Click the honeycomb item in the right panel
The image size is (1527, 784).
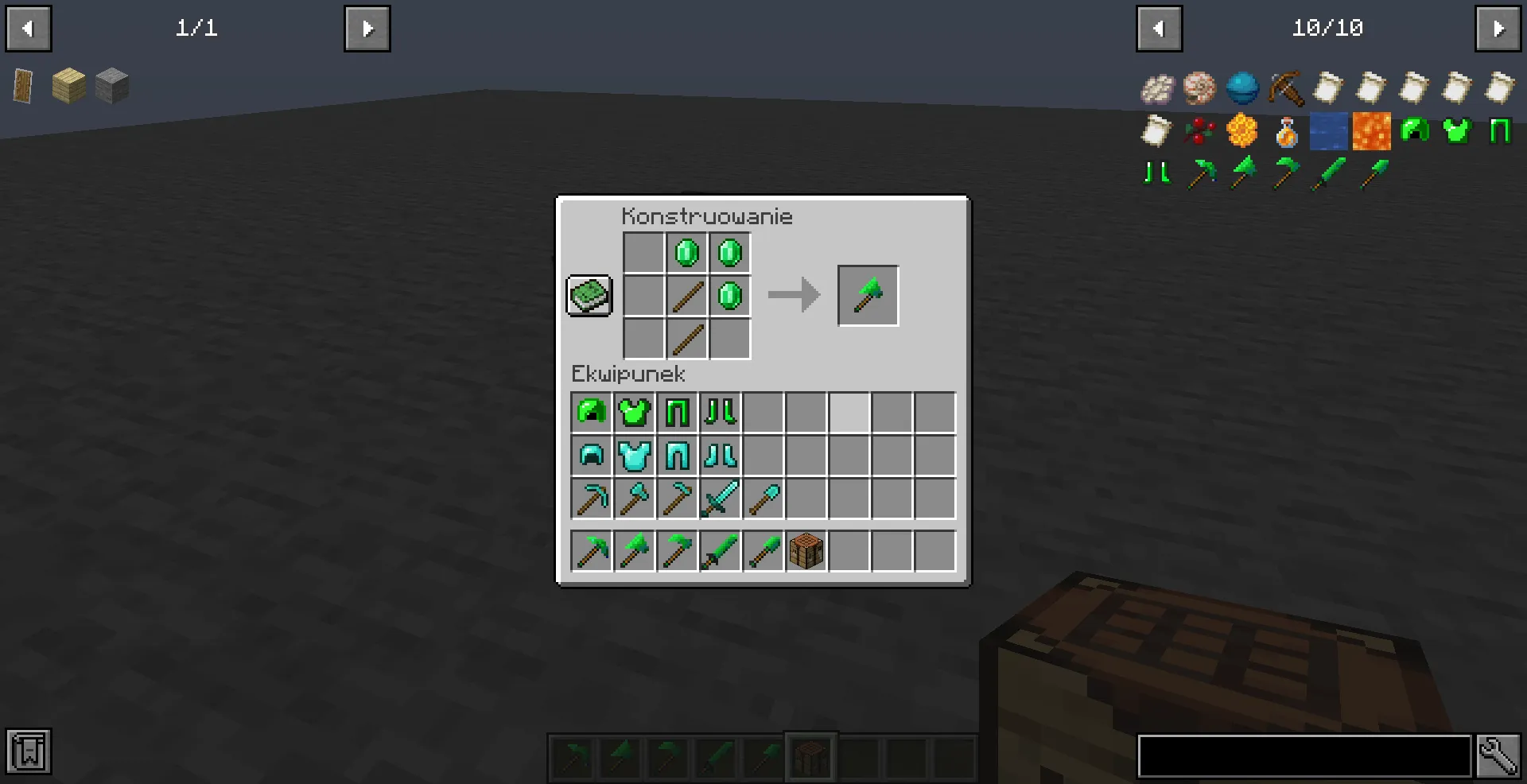pos(1243,131)
